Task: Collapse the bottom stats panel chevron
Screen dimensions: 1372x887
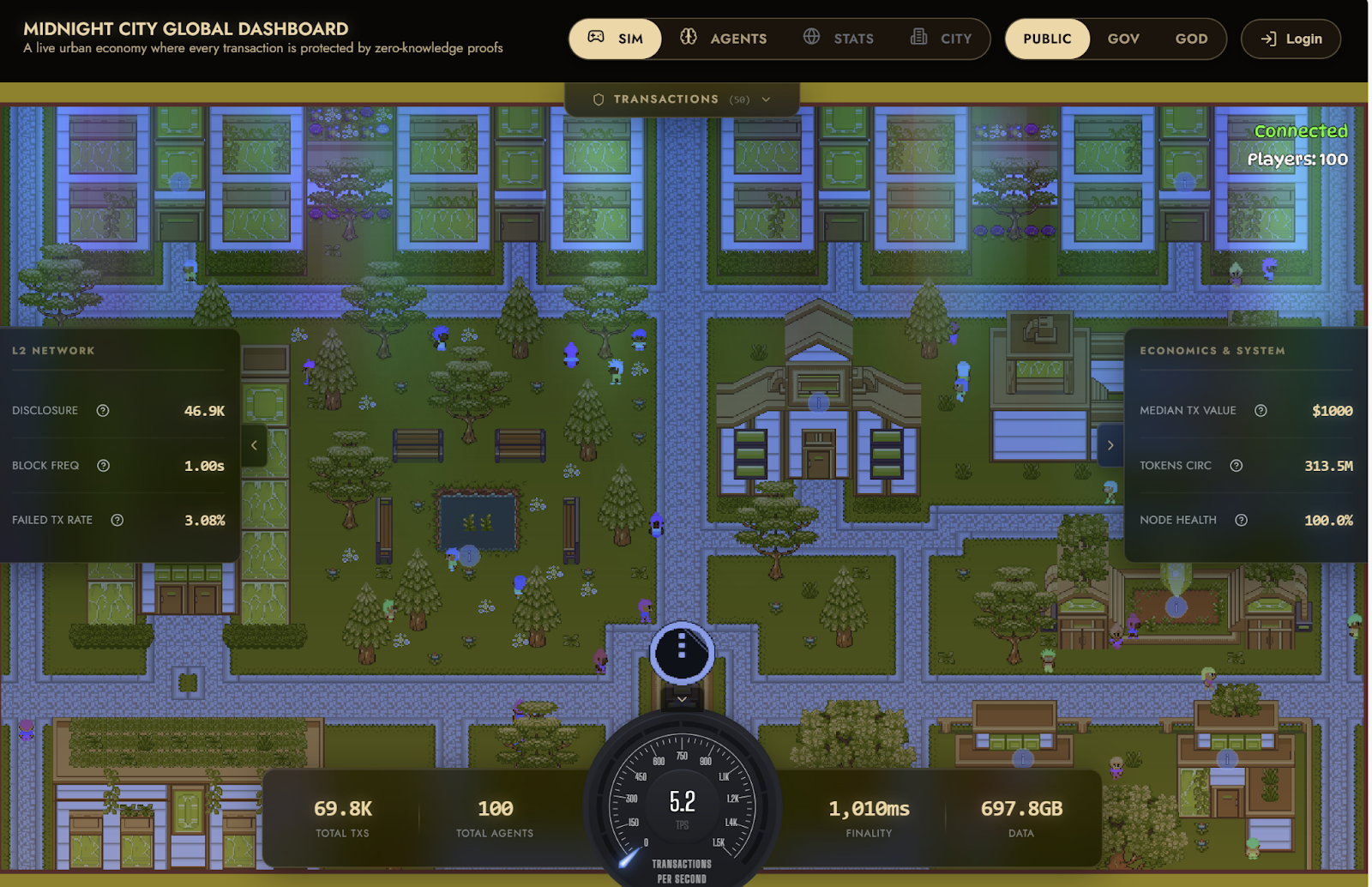Action: coord(682,699)
